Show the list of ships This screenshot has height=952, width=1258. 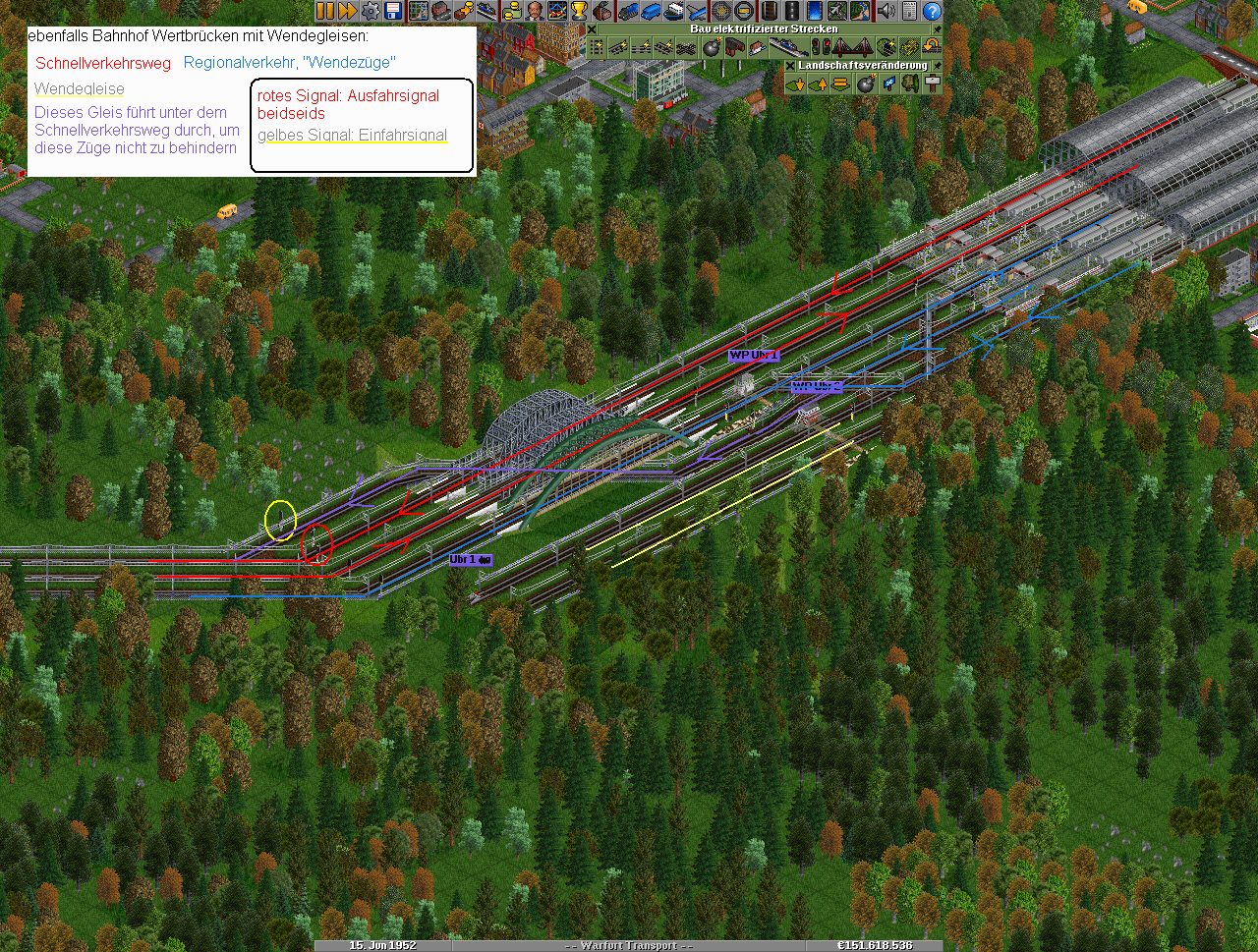[673, 11]
